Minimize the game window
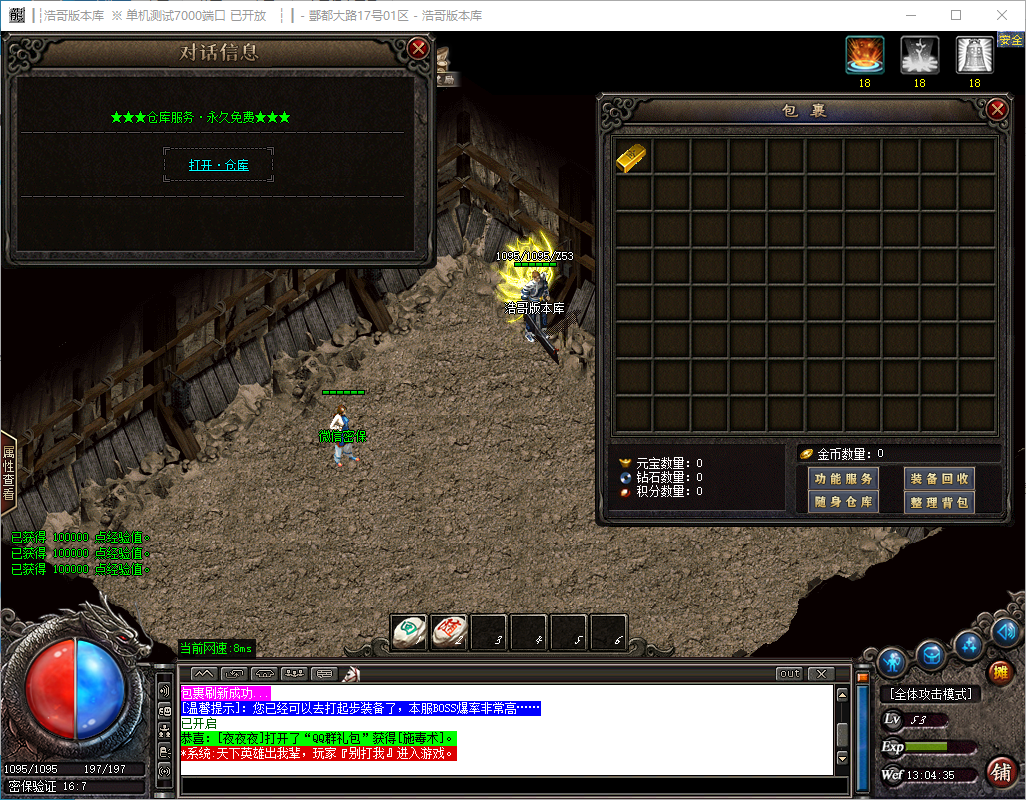This screenshot has width=1026, height=800. coord(910,15)
